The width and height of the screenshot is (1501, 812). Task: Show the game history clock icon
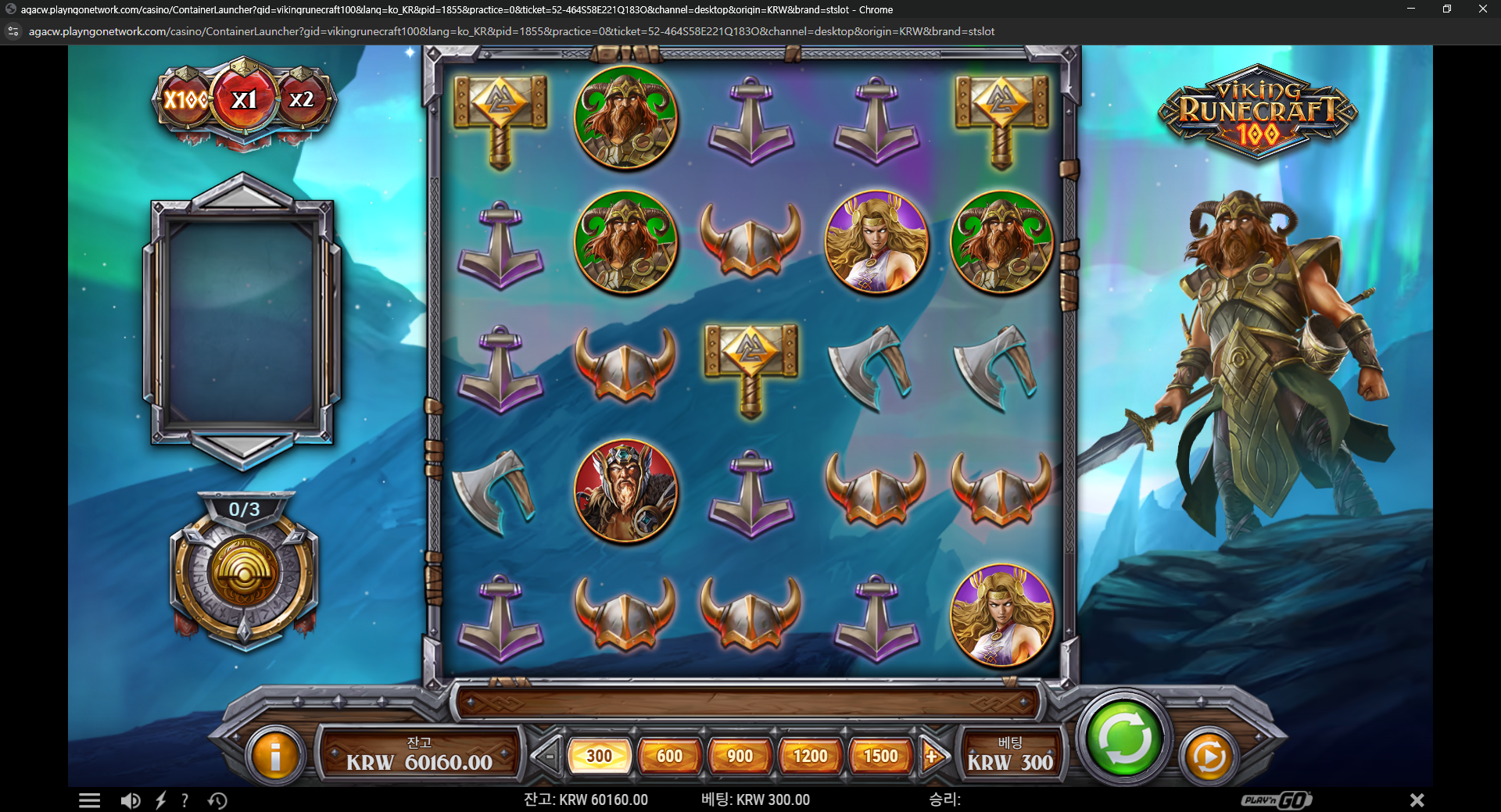pyautogui.click(x=217, y=800)
